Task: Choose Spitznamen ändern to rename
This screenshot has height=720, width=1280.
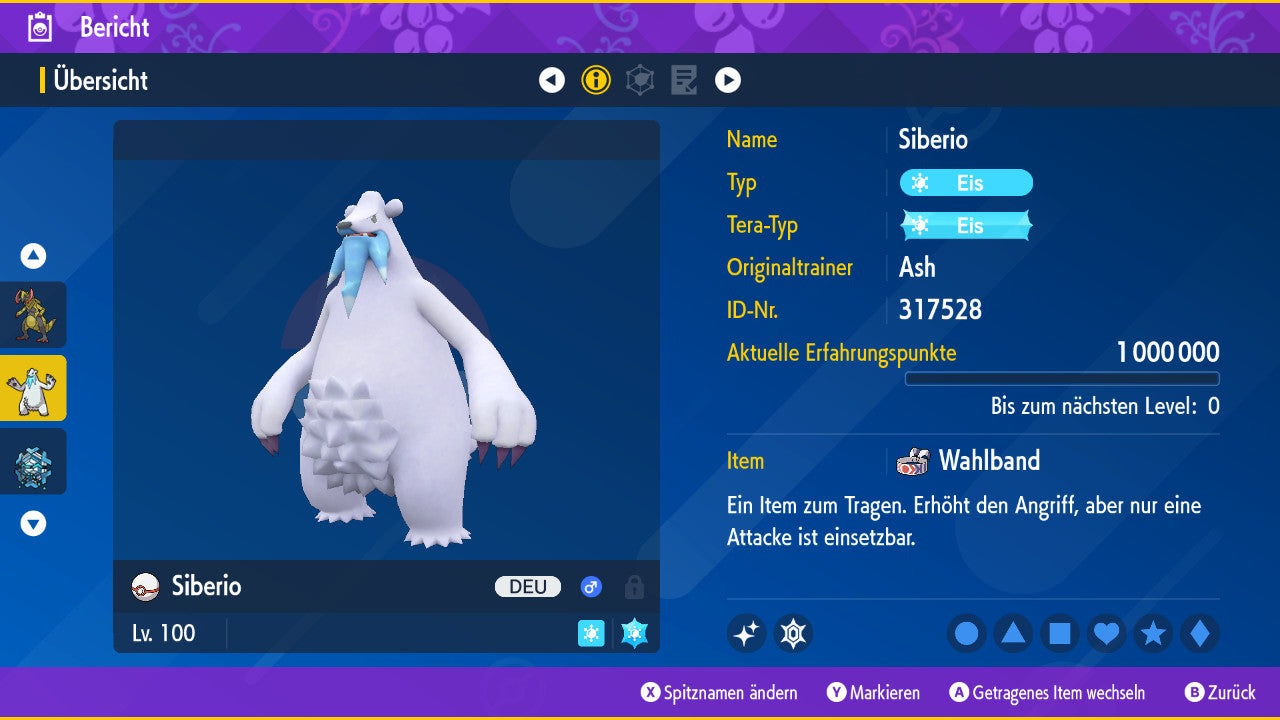Action: pyautogui.click(x=720, y=693)
